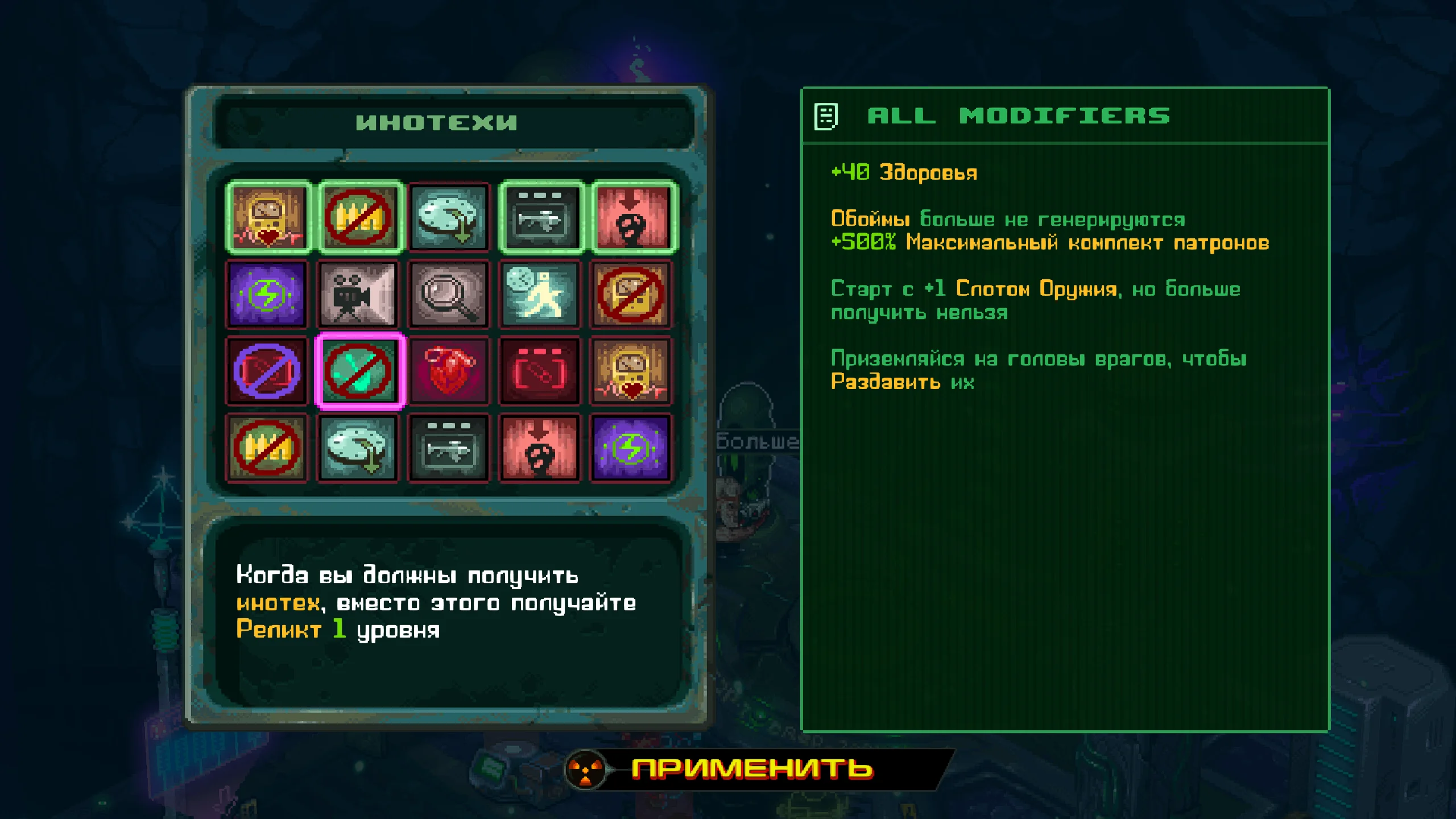Click the document icon beside ALL MODIFIERS header
The height and width of the screenshot is (819, 1456).
[x=826, y=115]
